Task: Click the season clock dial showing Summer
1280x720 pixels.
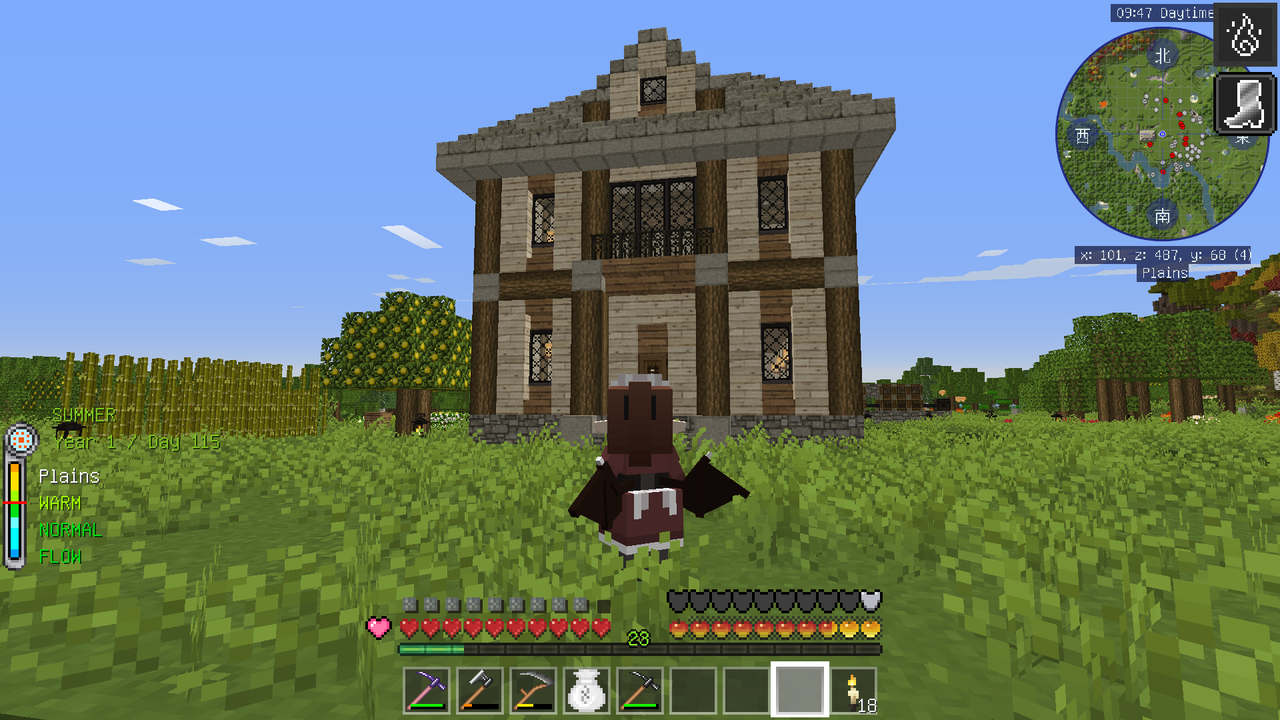Action: pyautogui.click(x=22, y=440)
